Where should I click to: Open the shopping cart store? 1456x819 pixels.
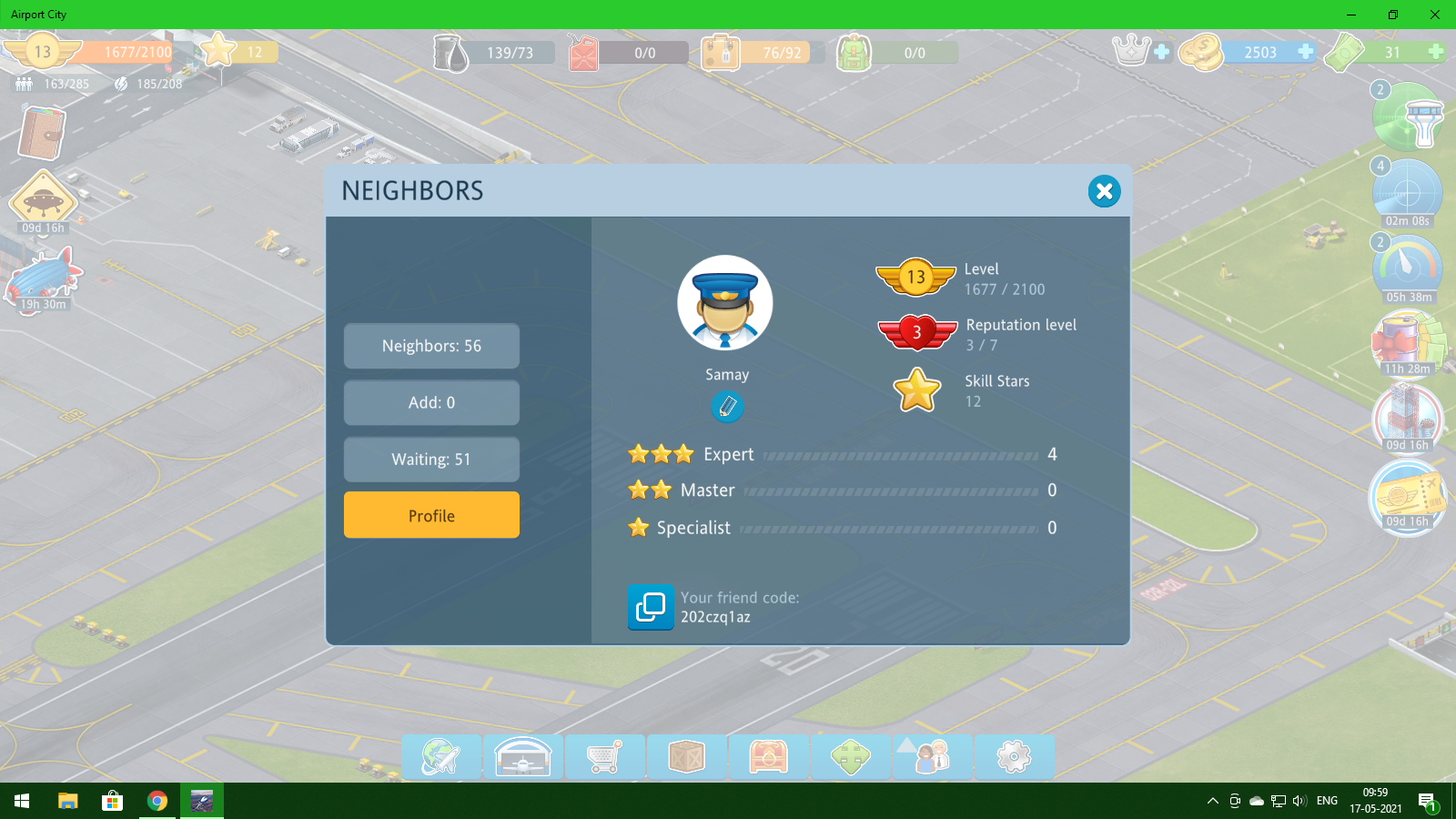[604, 756]
